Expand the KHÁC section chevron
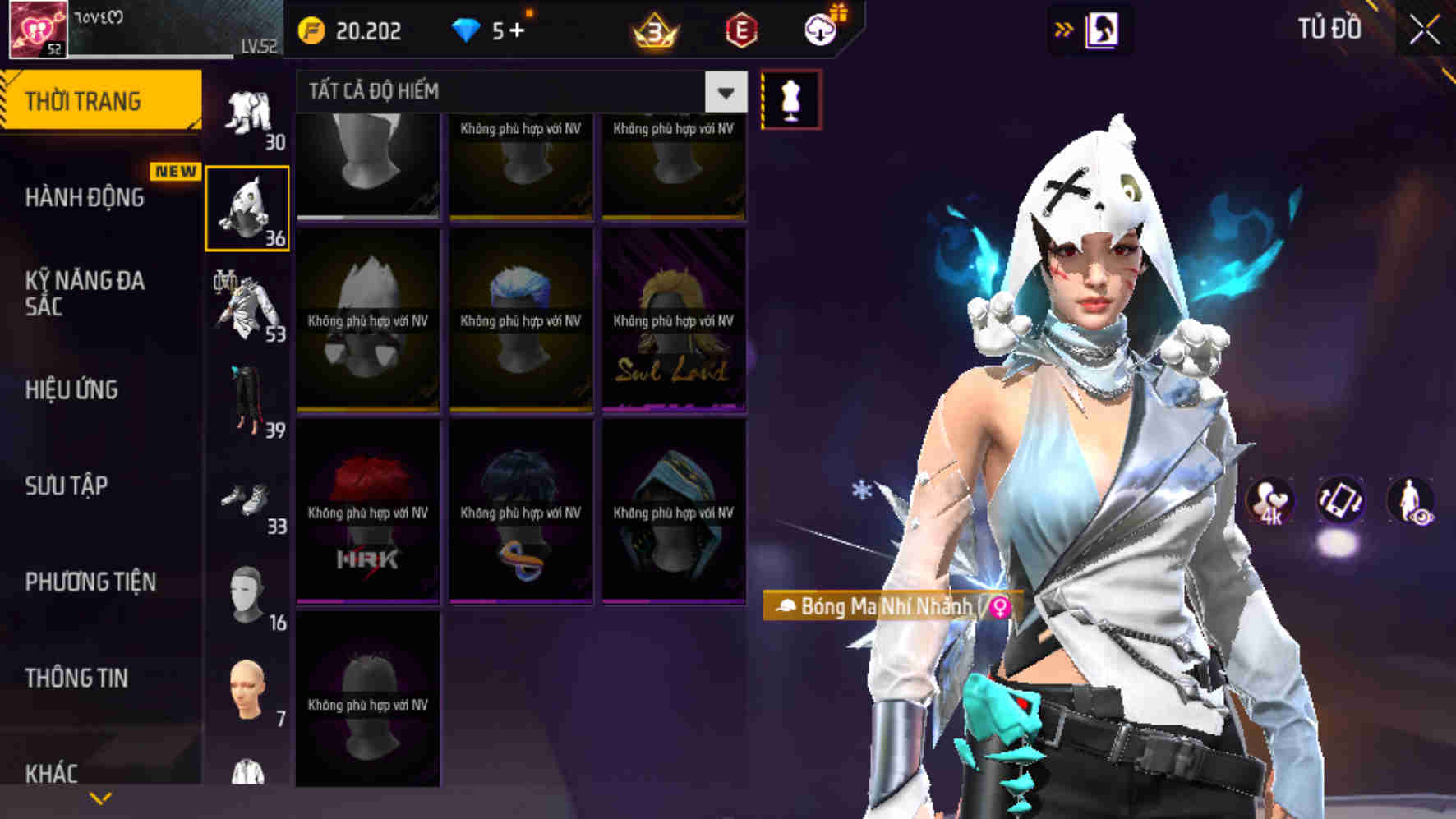 tap(100, 798)
